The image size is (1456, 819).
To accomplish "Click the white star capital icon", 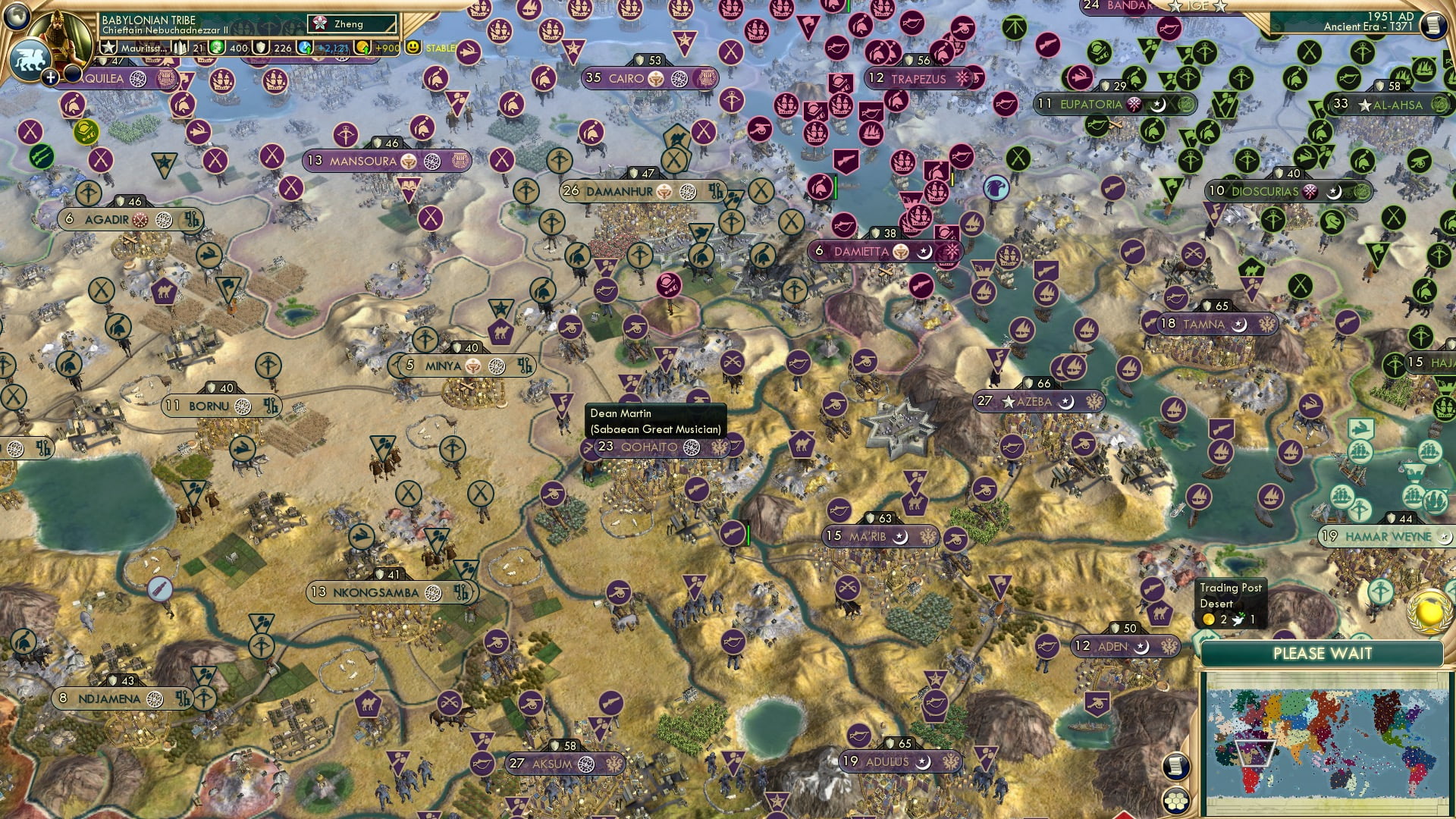I will (x=109, y=48).
